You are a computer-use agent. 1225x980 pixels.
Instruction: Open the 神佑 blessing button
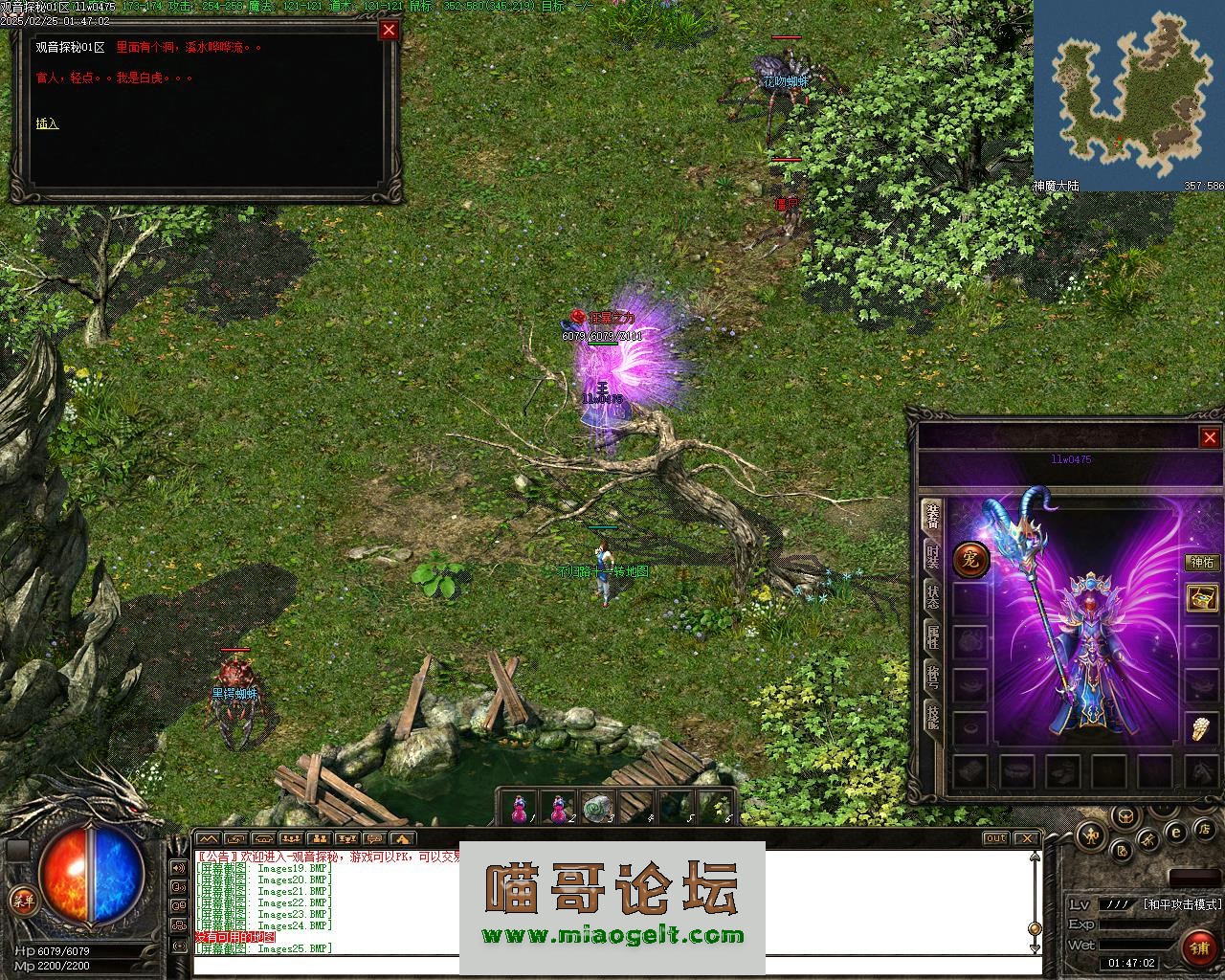pos(1203,563)
